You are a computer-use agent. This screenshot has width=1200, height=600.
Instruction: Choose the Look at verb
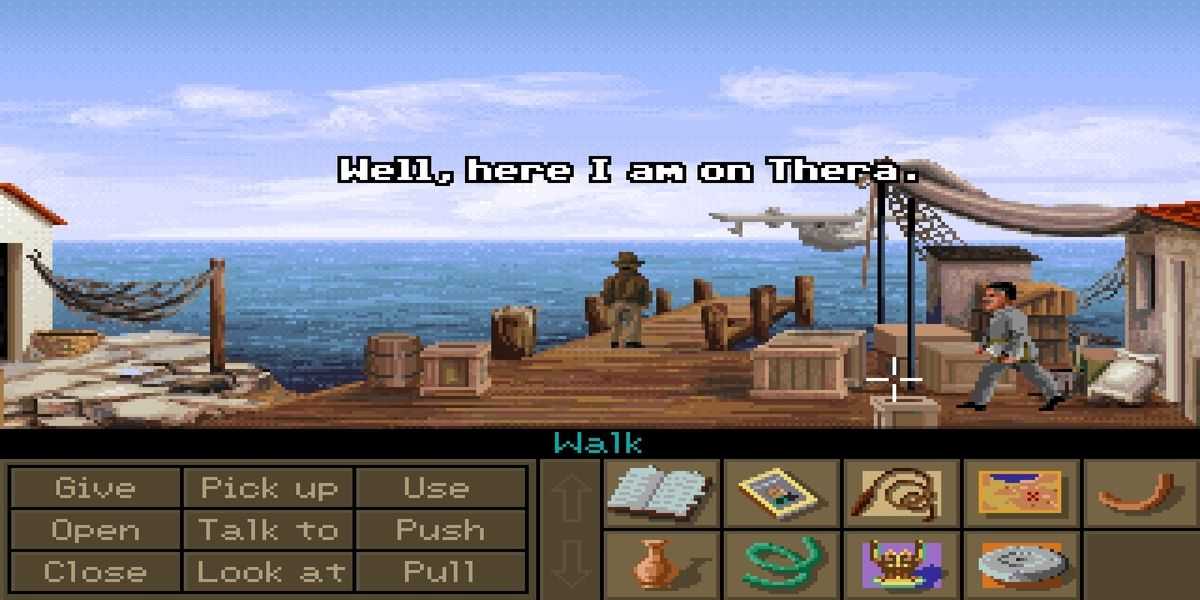pos(269,572)
